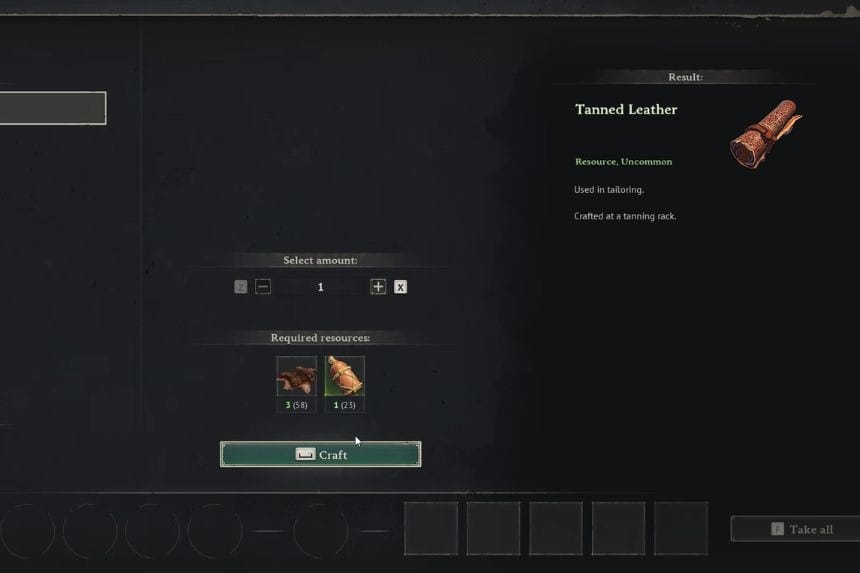The image size is (860, 573).
Task: Decrease the craft amount with minus
Action: (263, 287)
